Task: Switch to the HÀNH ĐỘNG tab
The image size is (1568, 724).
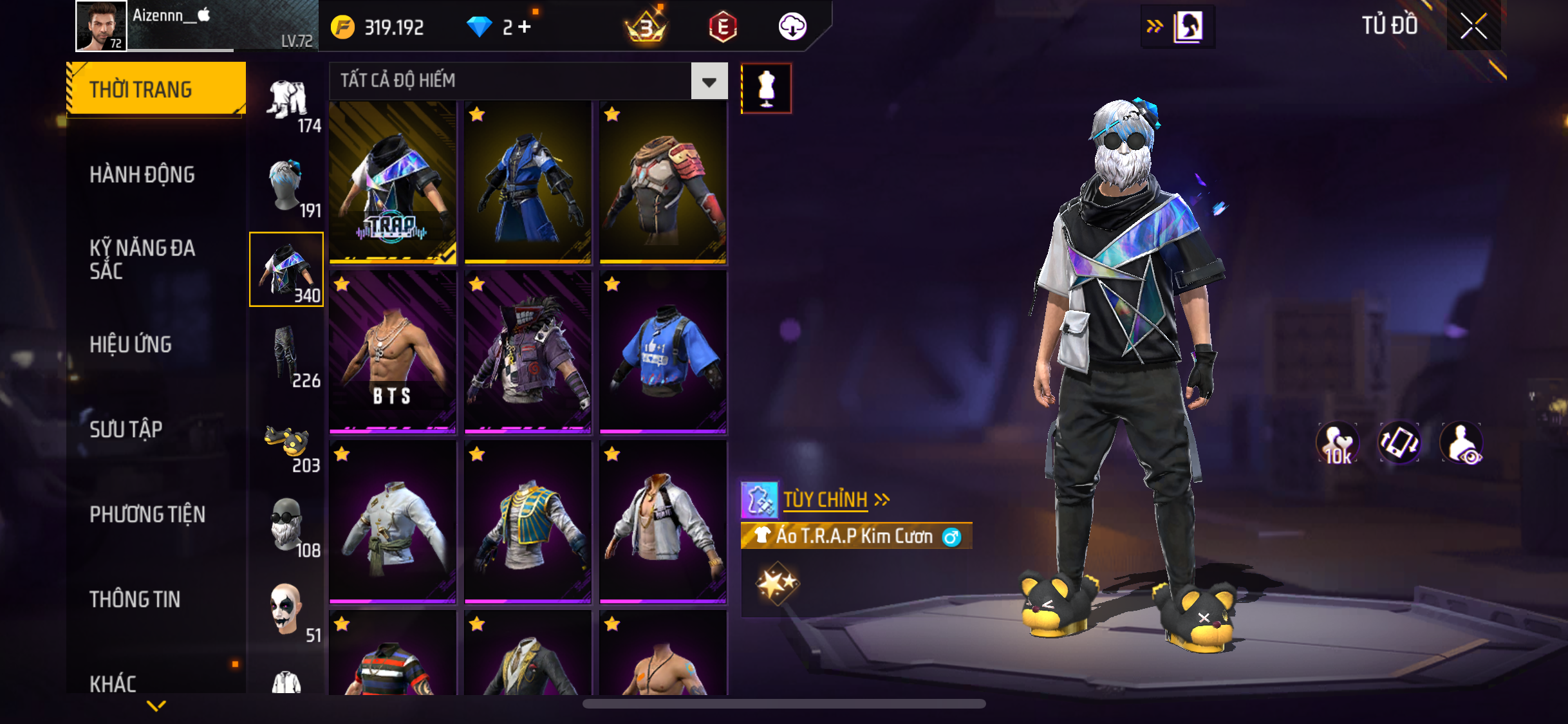Action: 142,174
